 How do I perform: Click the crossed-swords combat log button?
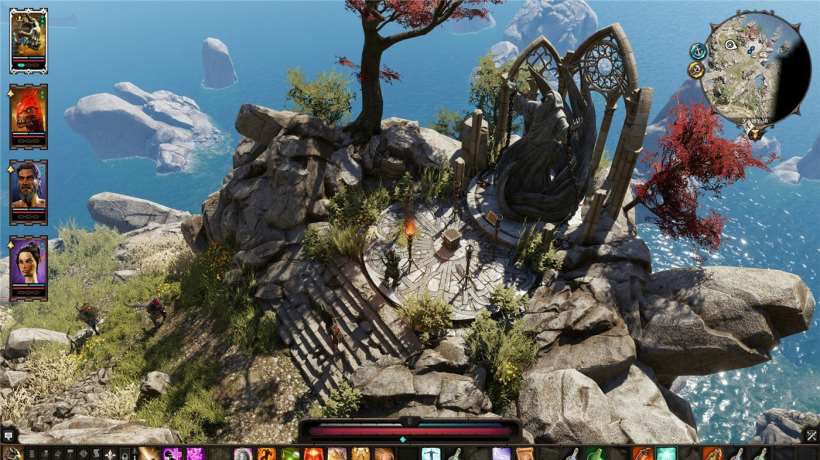click(811, 435)
